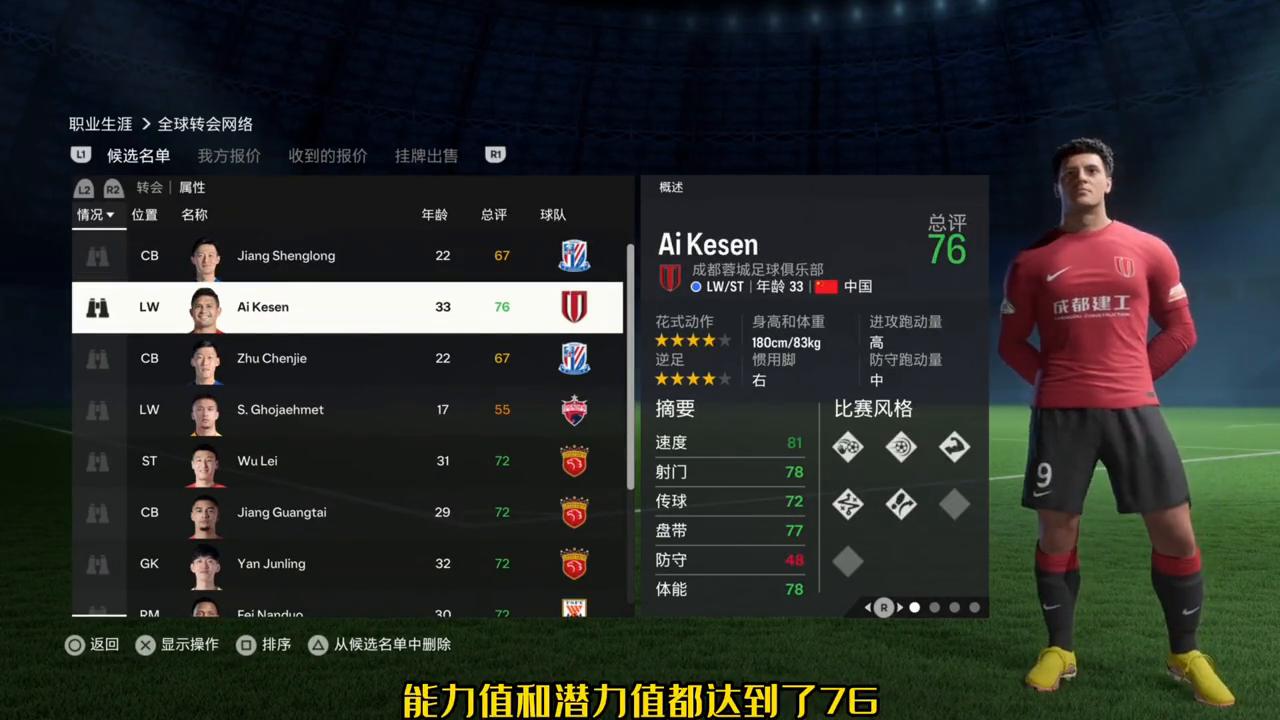This screenshot has height=720, width=1280.
Task: Open the 收到的报价 tab
Action: pos(328,155)
